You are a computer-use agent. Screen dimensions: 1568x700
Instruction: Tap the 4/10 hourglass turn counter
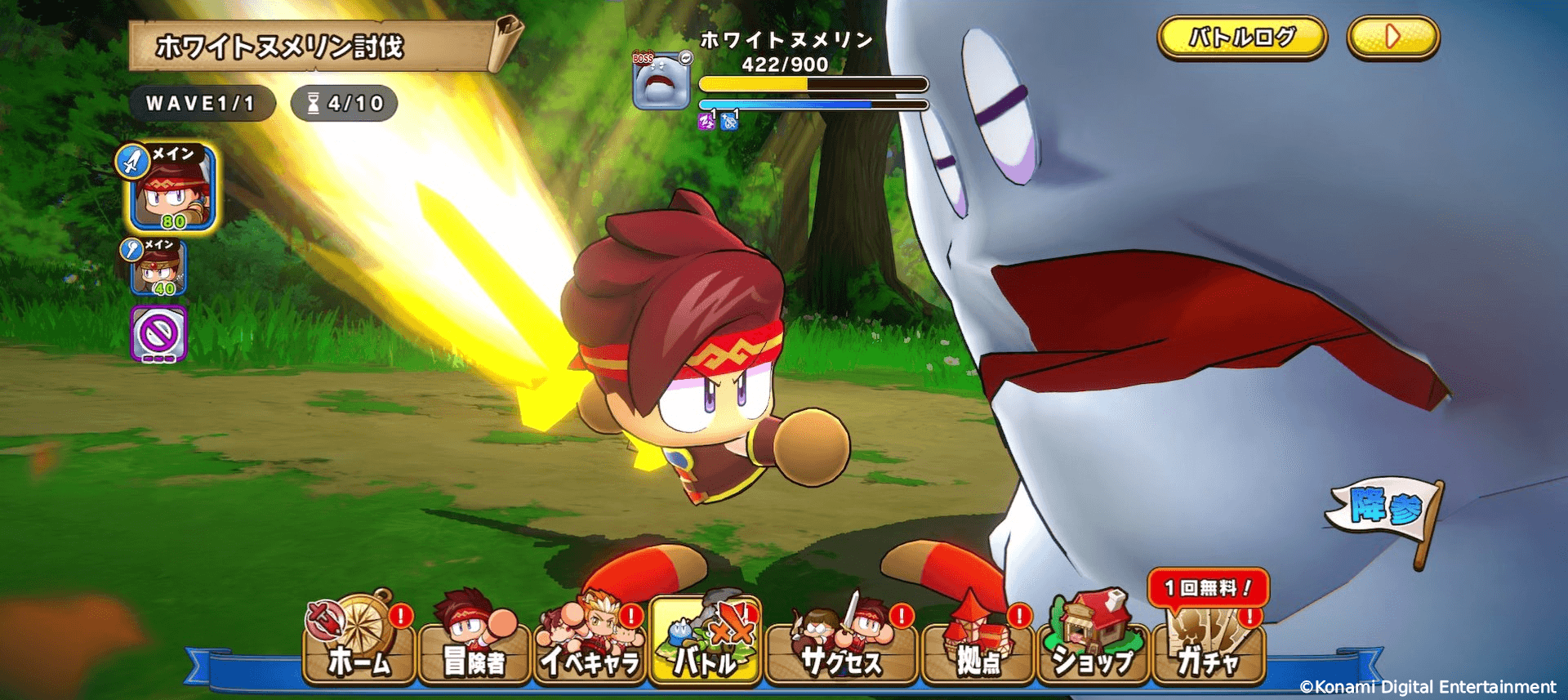344,103
